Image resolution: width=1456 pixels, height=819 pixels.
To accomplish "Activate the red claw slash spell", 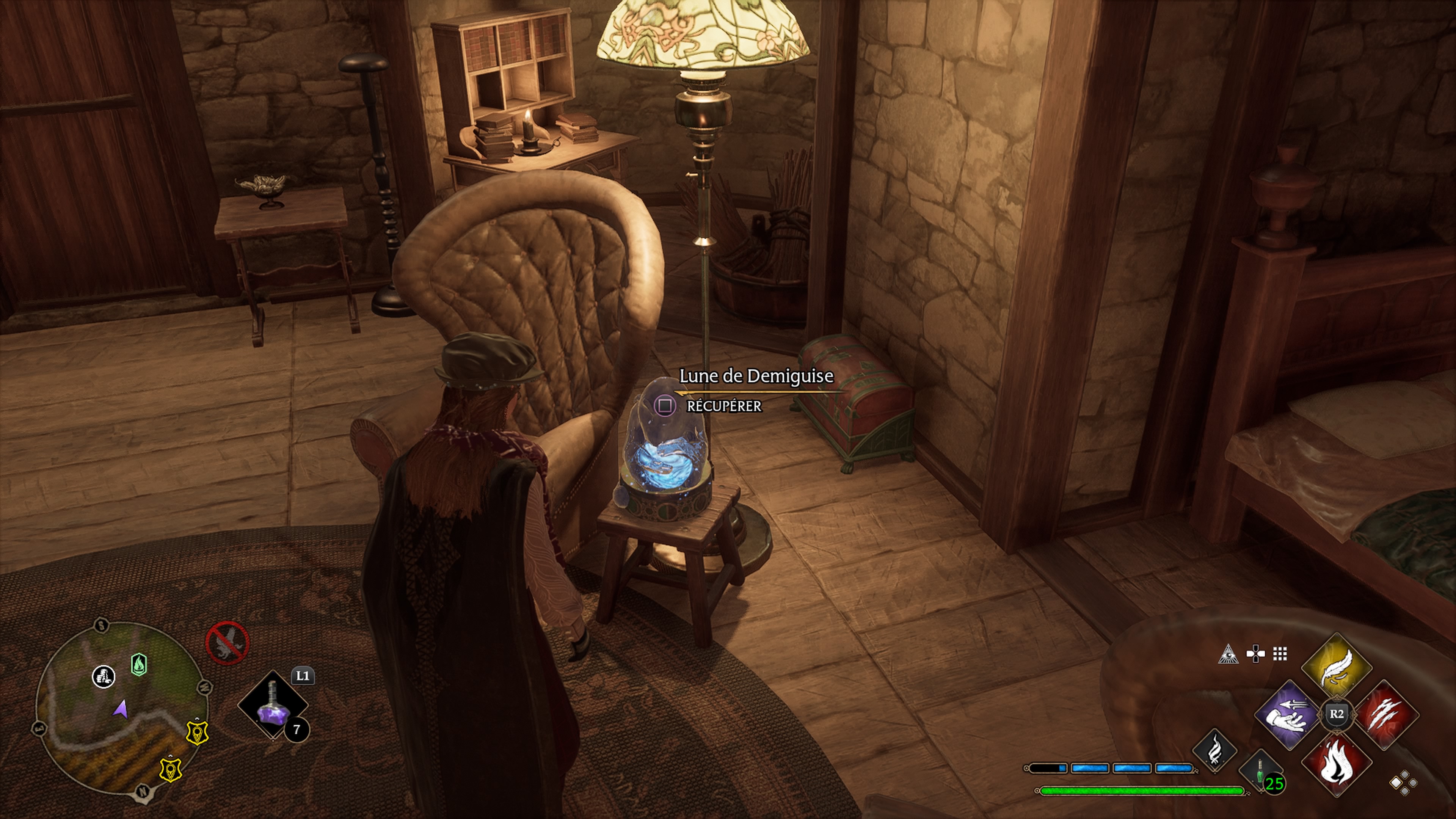I will 1384,715.
